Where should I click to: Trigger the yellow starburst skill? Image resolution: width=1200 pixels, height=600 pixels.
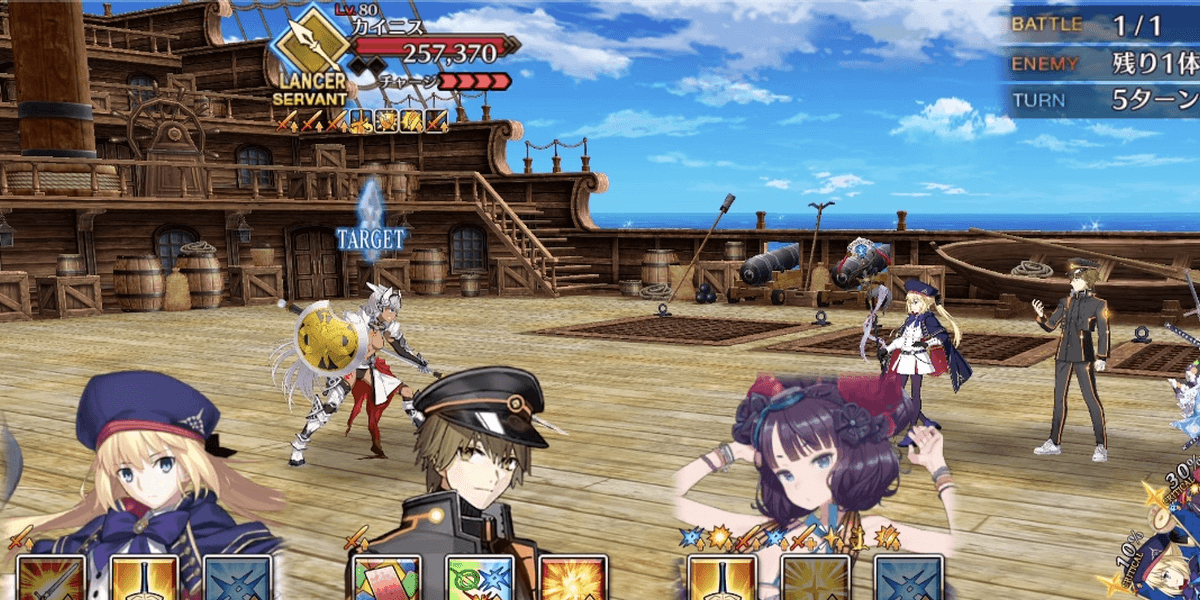tap(573, 580)
